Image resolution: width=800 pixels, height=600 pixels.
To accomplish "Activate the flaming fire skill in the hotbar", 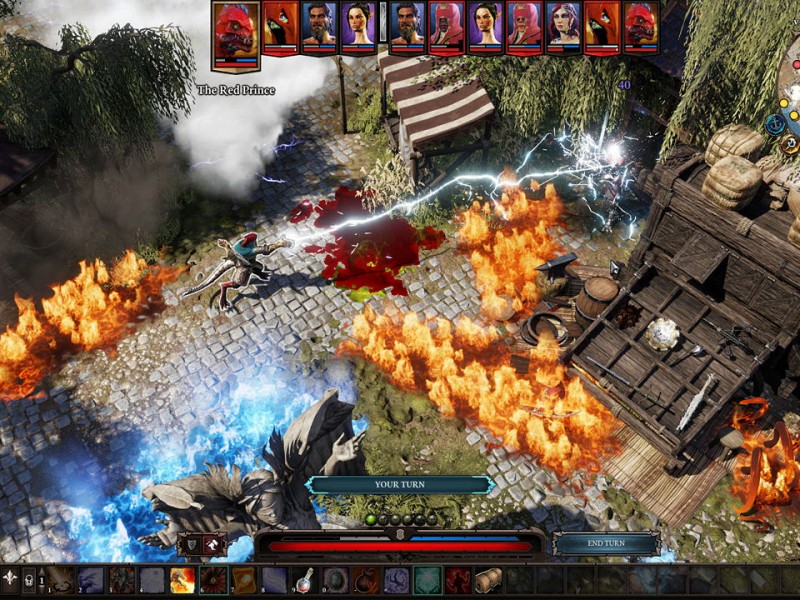I will 183,580.
